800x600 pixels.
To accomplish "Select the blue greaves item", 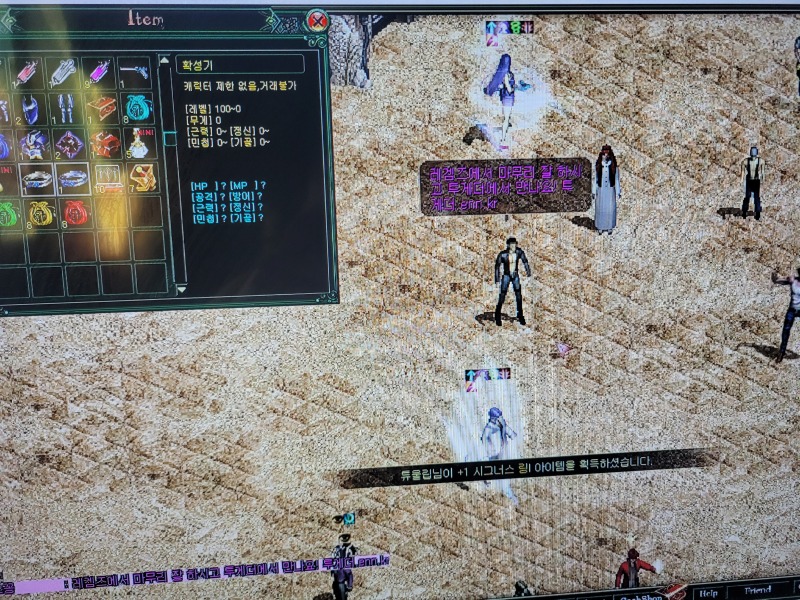I will click(66, 108).
